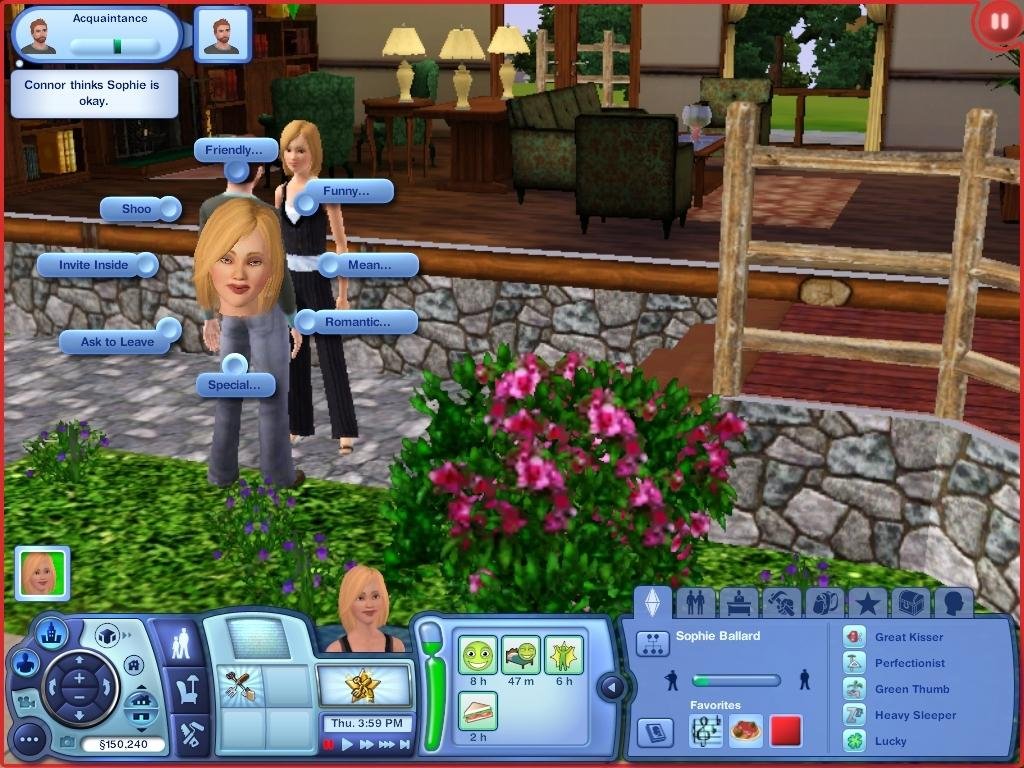Viewport: 1024px width, 768px height.
Task: Switch to Build Mode with hammer and saw icon
Action: (191, 736)
